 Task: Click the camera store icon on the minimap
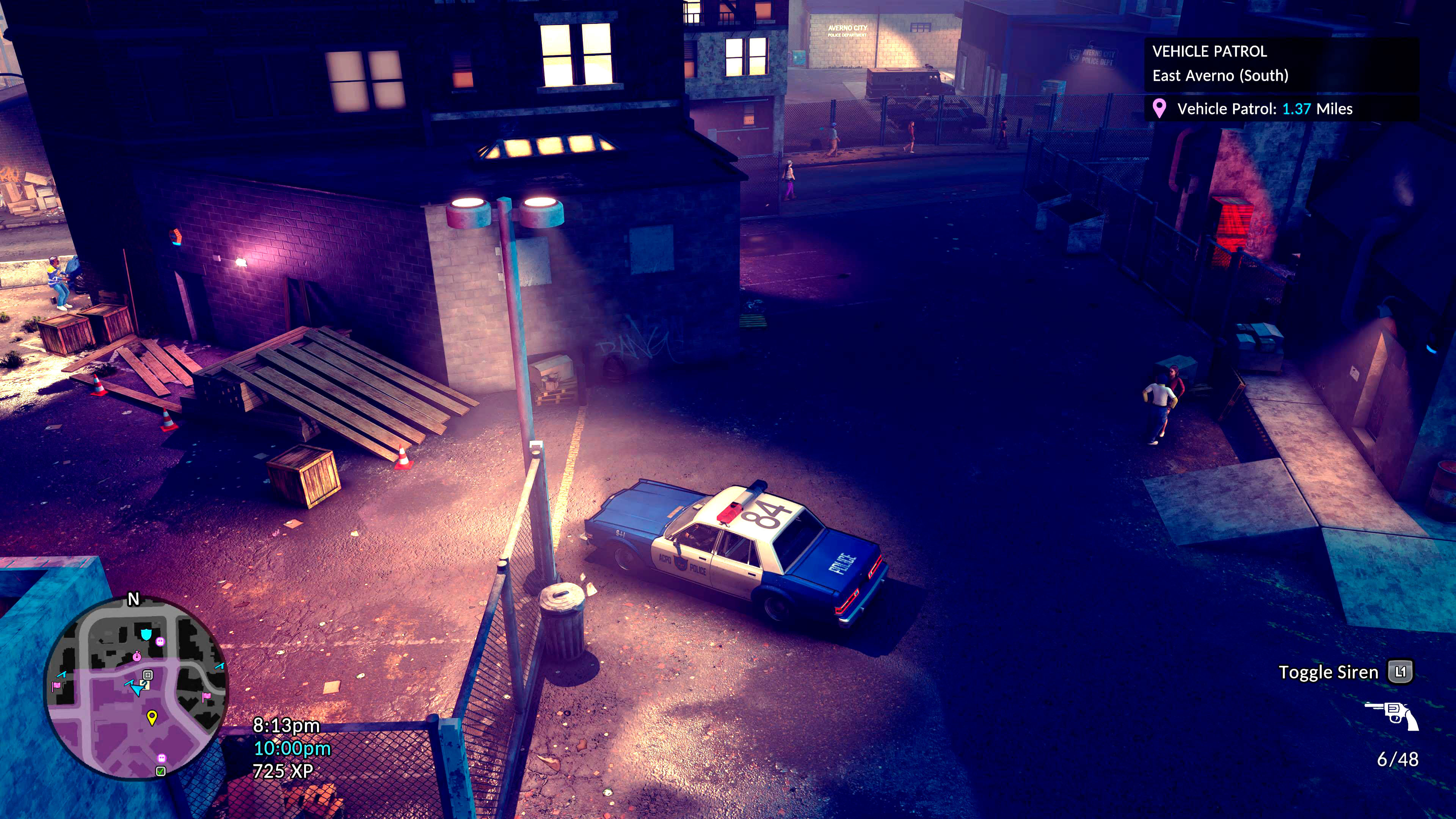point(147,675)
